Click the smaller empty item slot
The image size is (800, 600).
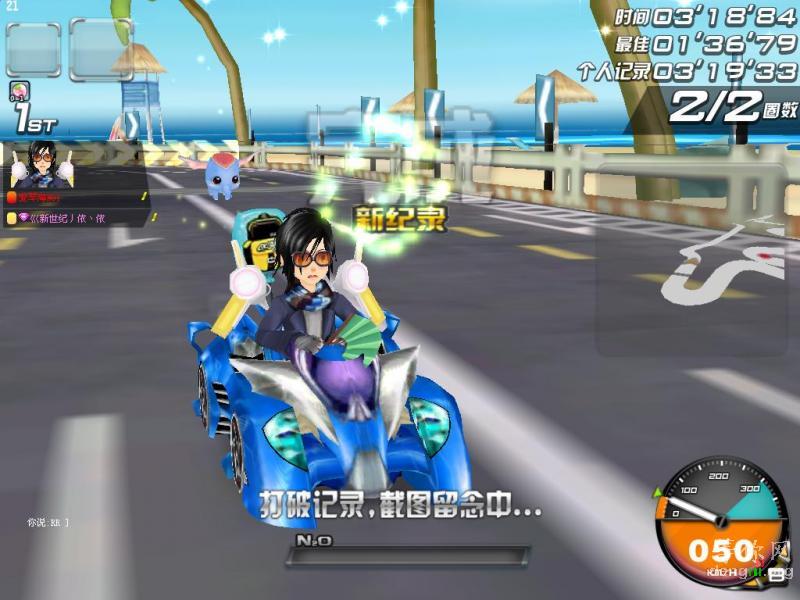tap(33, 50)
